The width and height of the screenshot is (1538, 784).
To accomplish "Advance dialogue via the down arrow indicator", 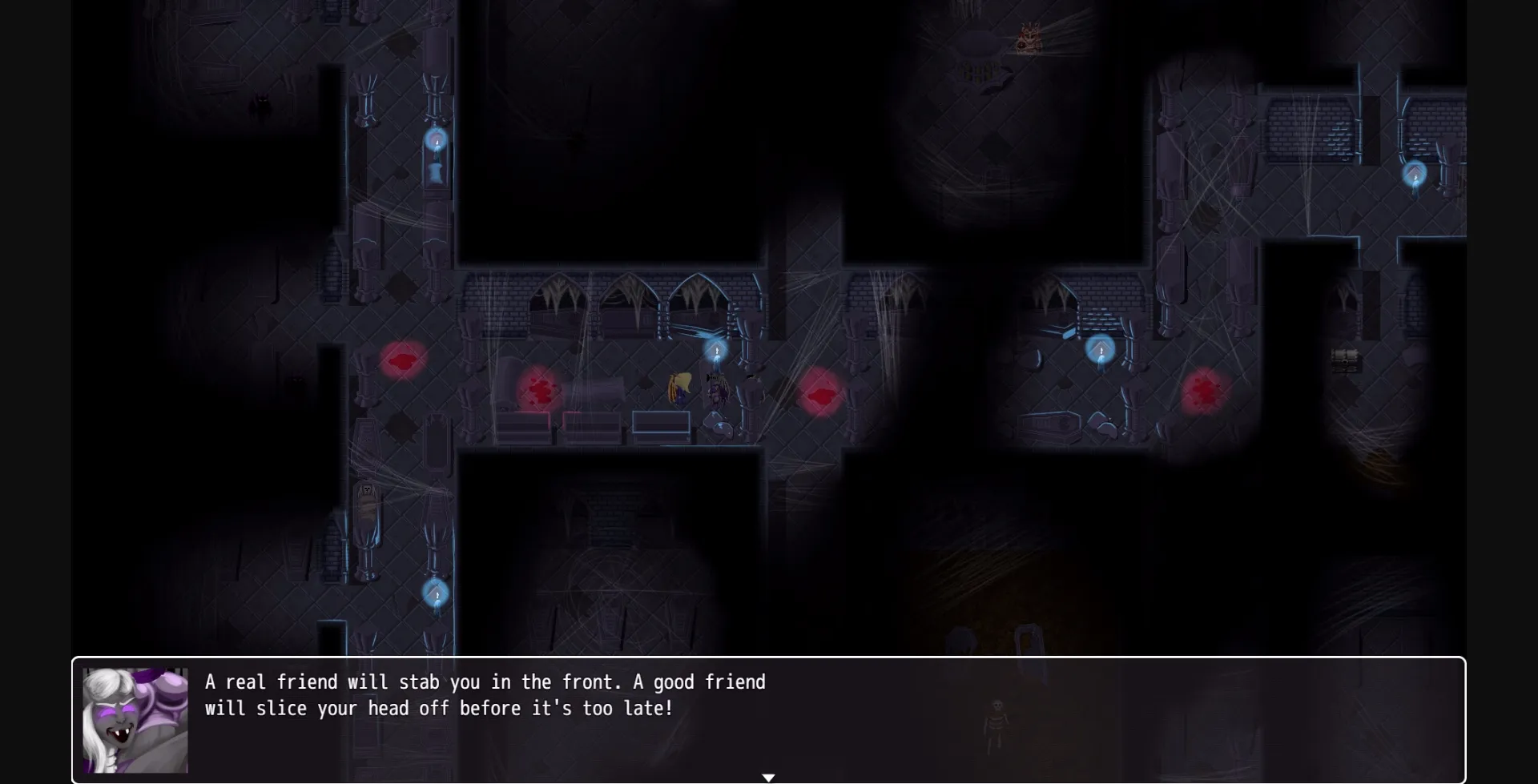I will (769, 776).
